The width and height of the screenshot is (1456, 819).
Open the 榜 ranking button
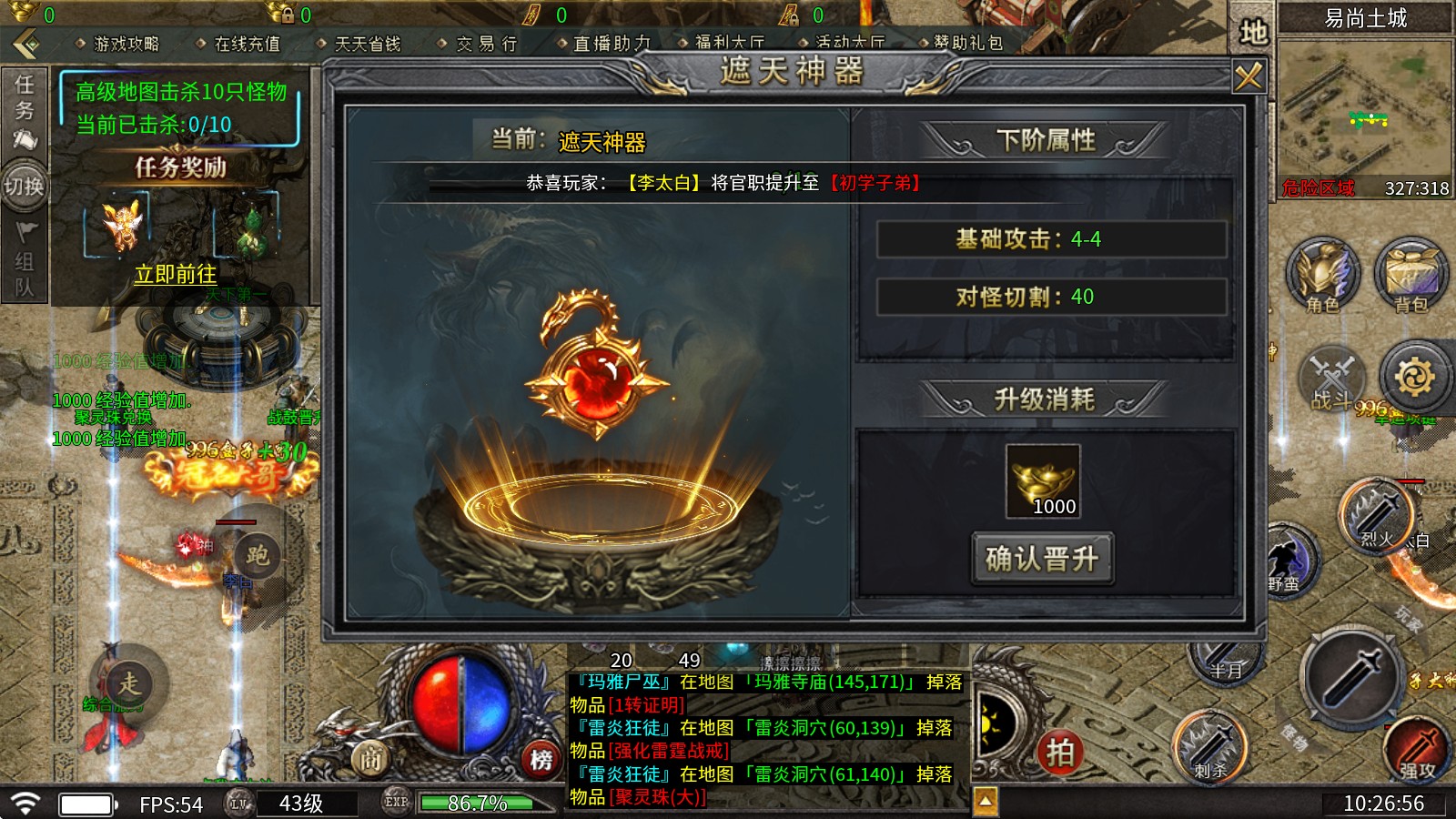tap(541, 760)
